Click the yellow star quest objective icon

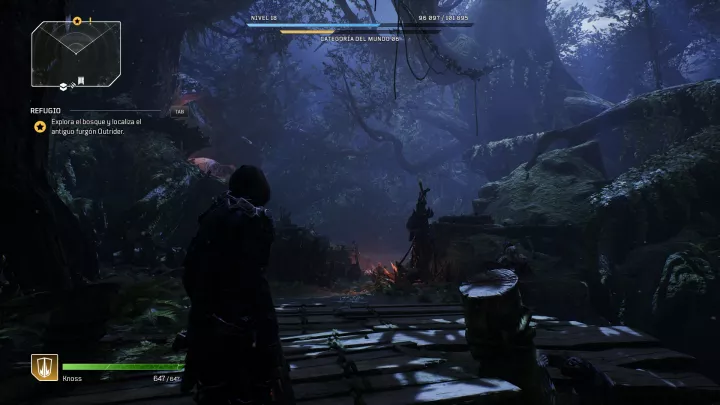tap(39, 127)
